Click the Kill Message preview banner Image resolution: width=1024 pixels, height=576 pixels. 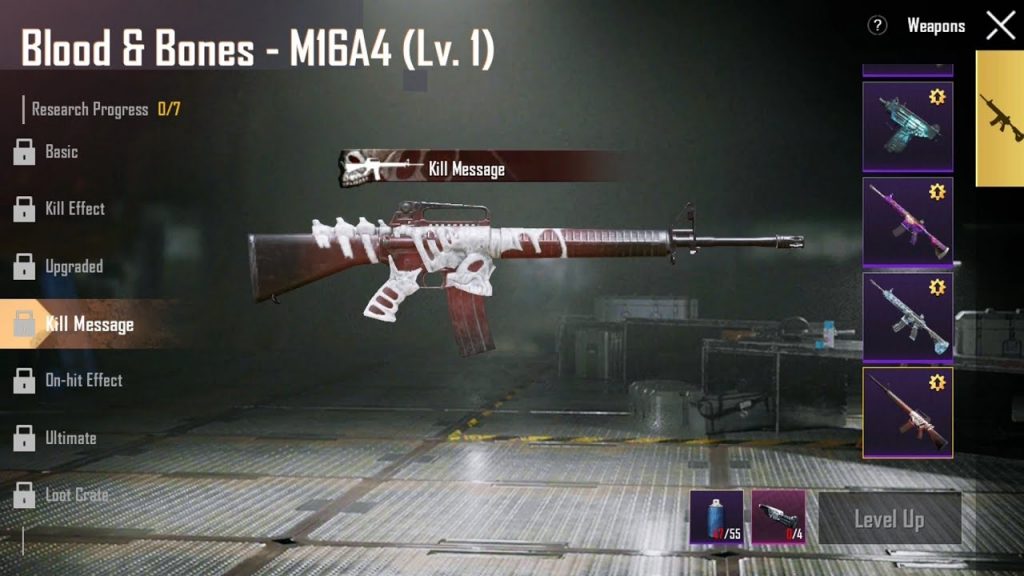pos(465,168)
